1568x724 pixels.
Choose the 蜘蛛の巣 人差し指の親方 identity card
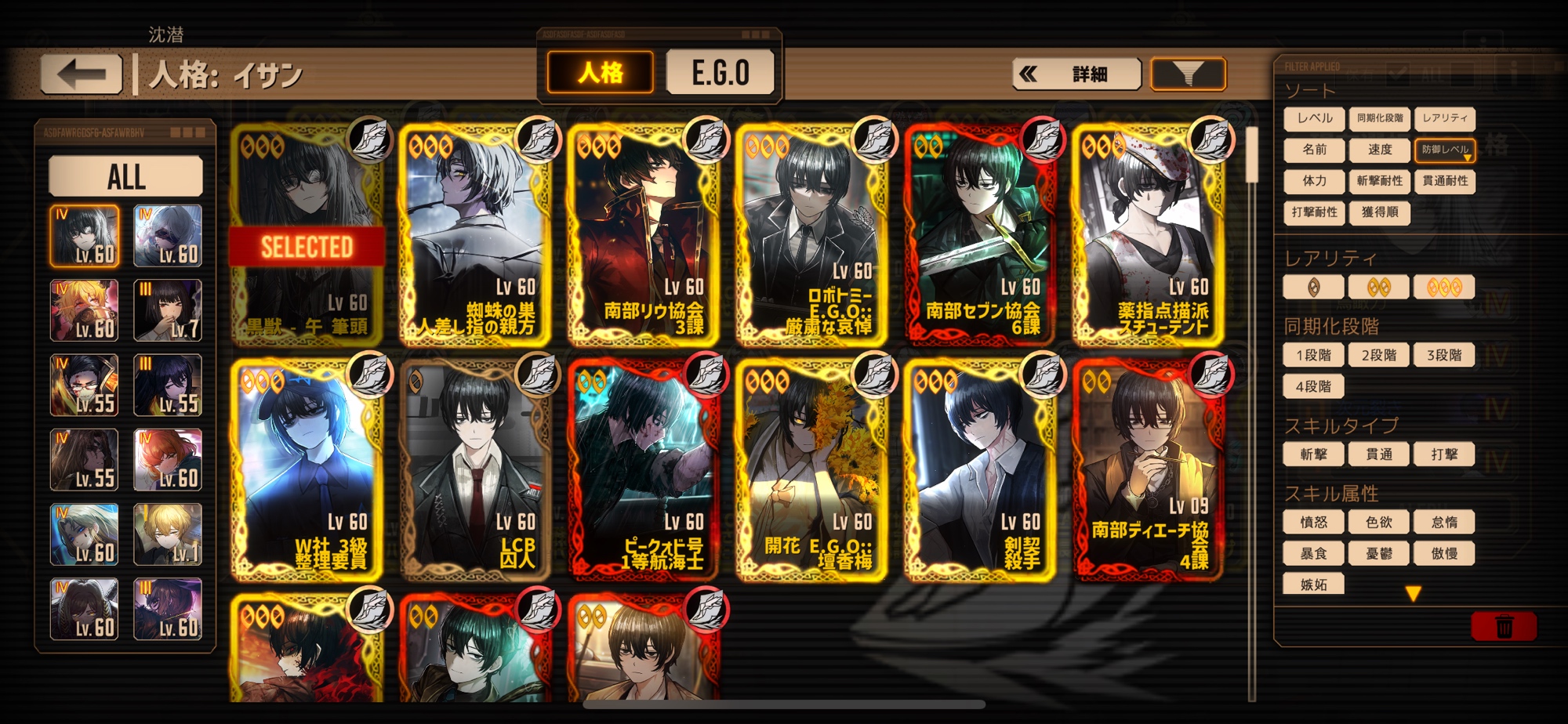tap(475, 235)
